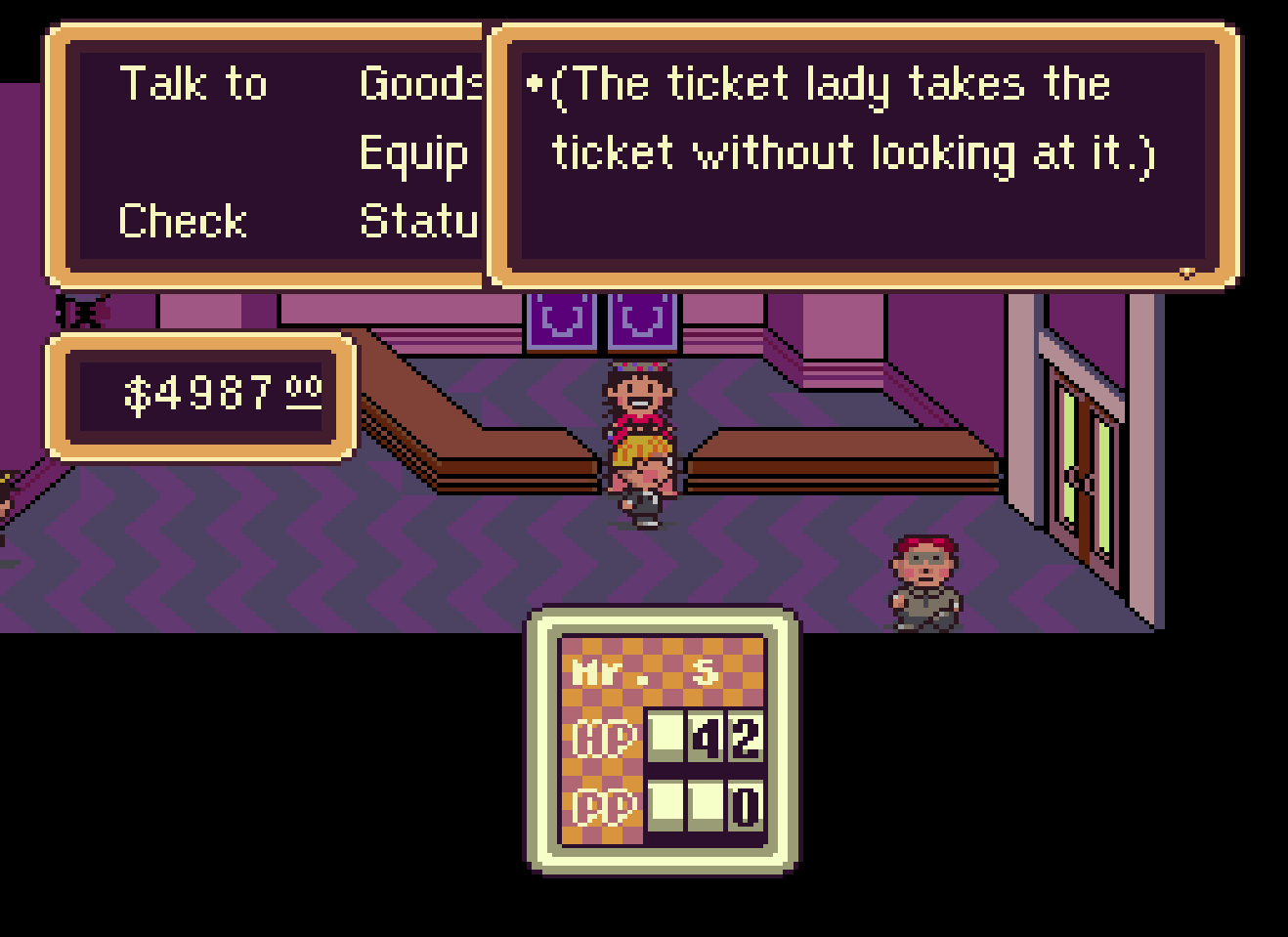Select the Mr. S party status card
This screenshot has width=1288, height=937.
point(663,740)
